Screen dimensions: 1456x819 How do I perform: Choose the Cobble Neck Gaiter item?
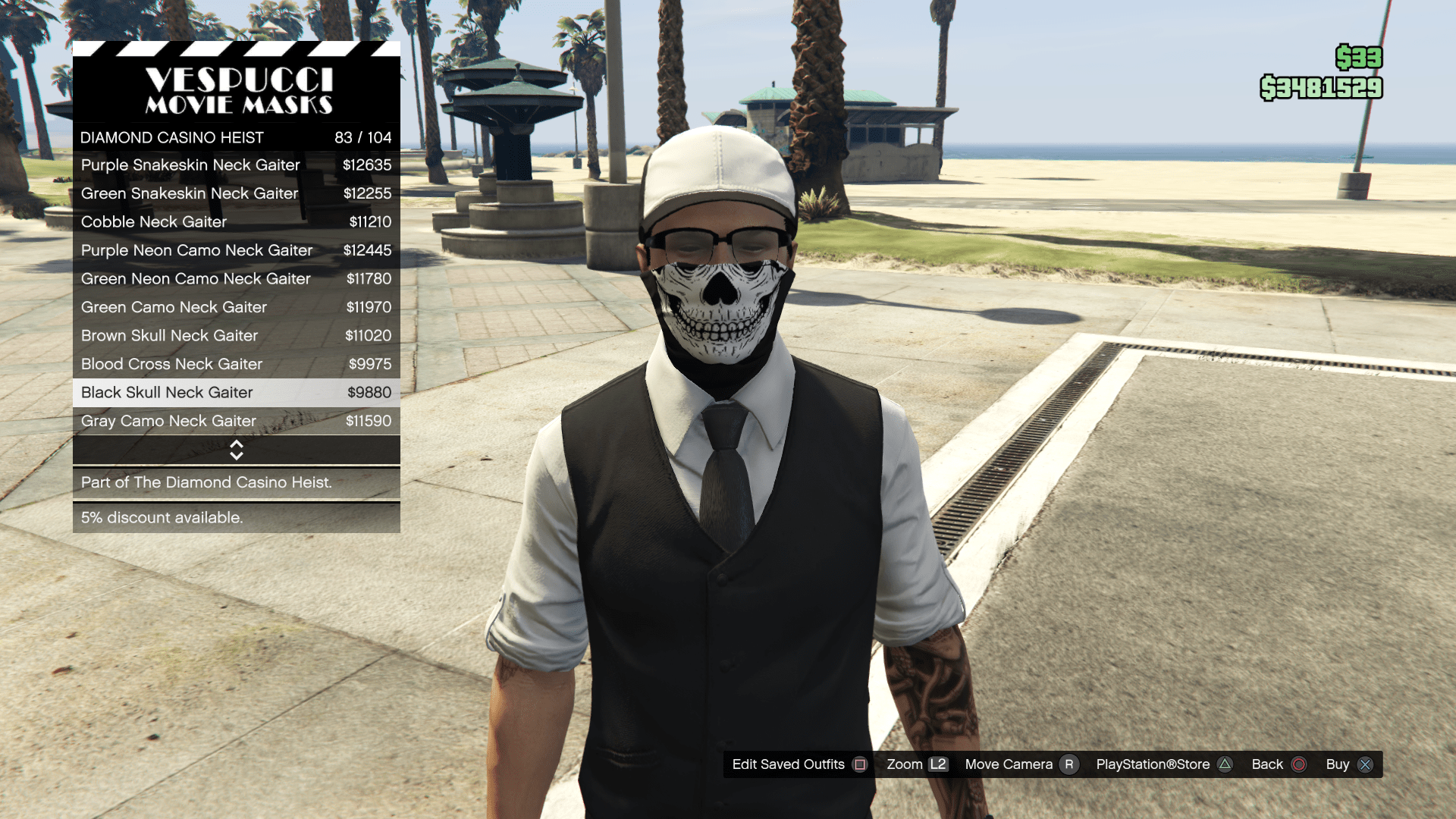236,221
